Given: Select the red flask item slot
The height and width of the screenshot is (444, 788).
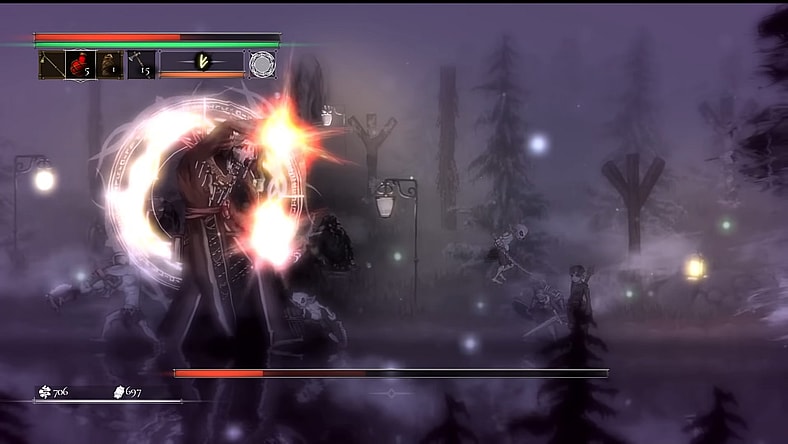Looking at the screenshot, I should coord(80,64).
